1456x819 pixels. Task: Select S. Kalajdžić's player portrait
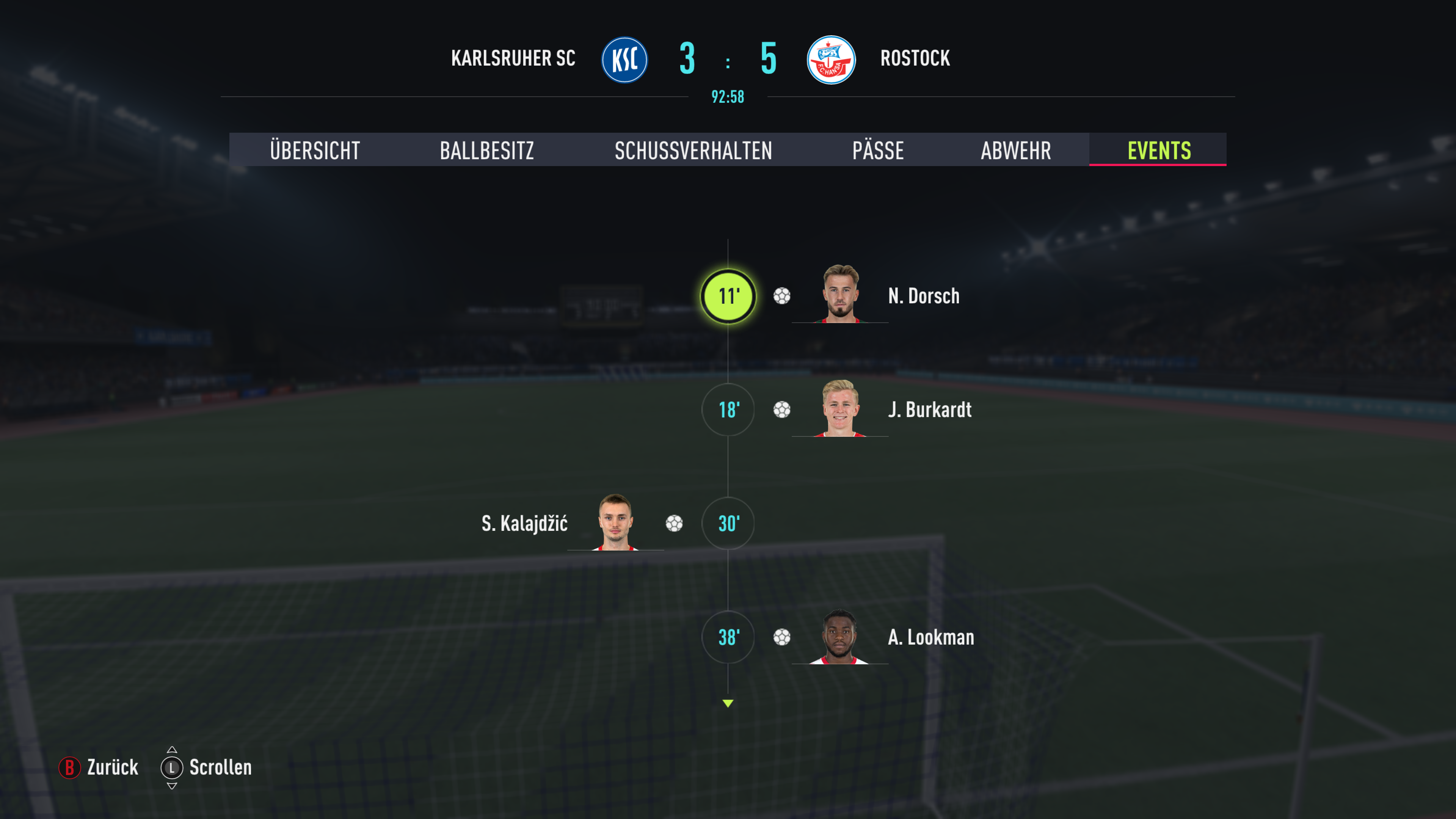coord(615,522)
